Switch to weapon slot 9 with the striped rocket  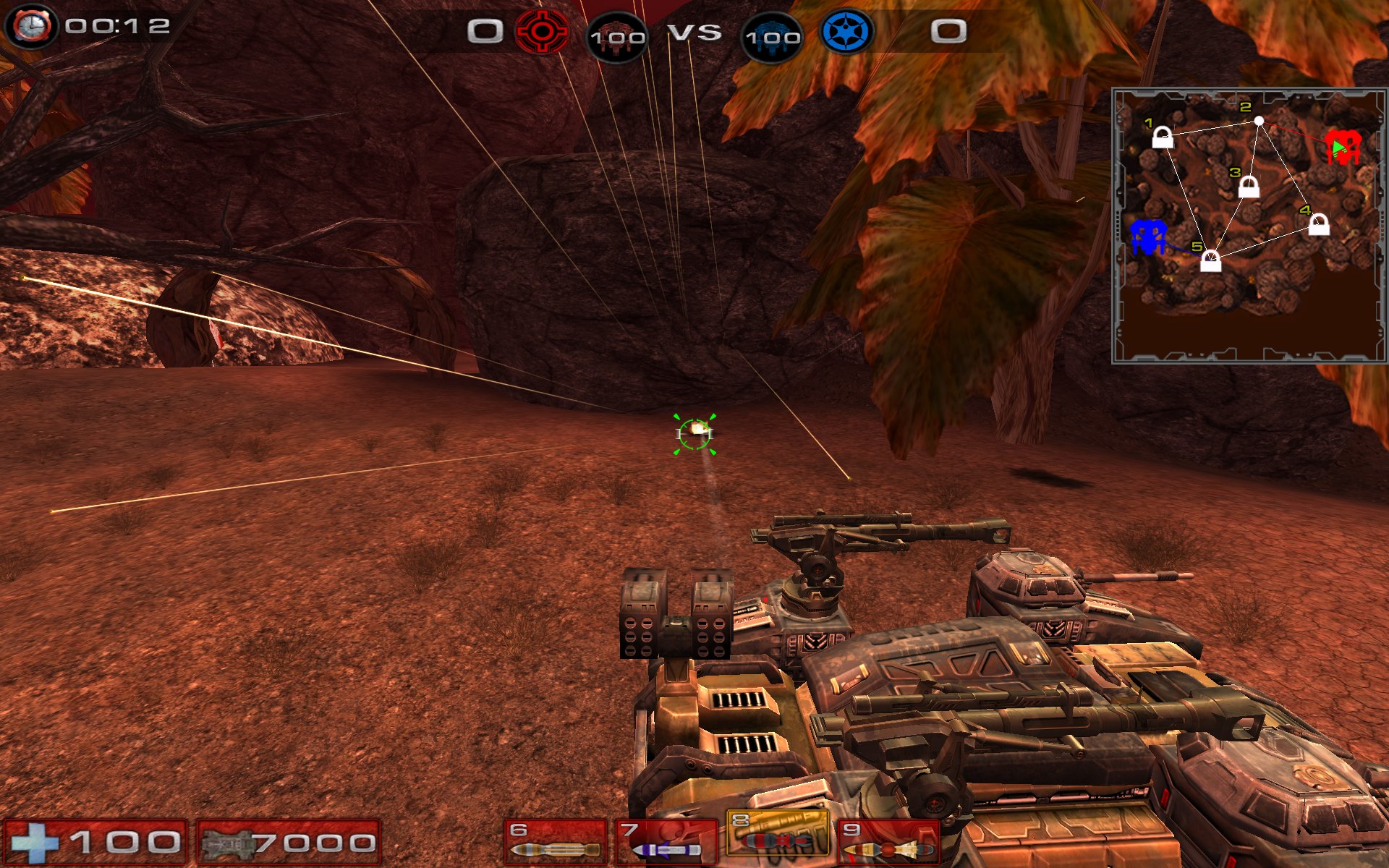click(x=888, y=843)
